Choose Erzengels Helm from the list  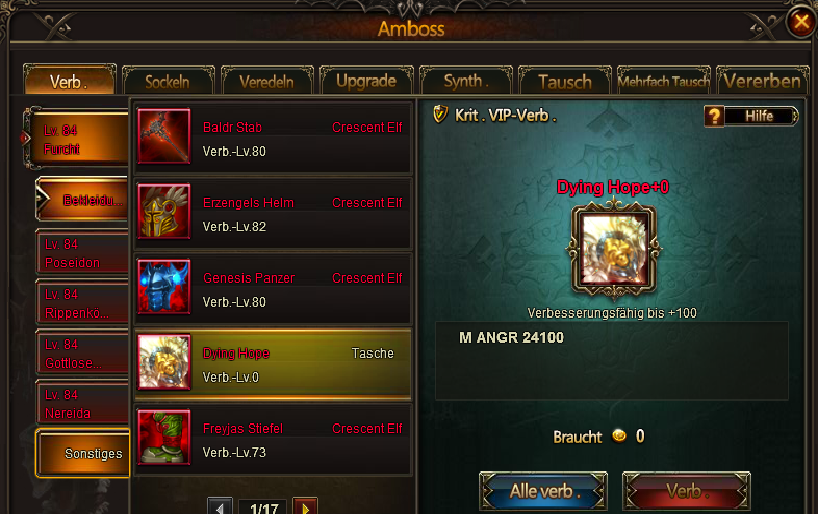[272, 214]
